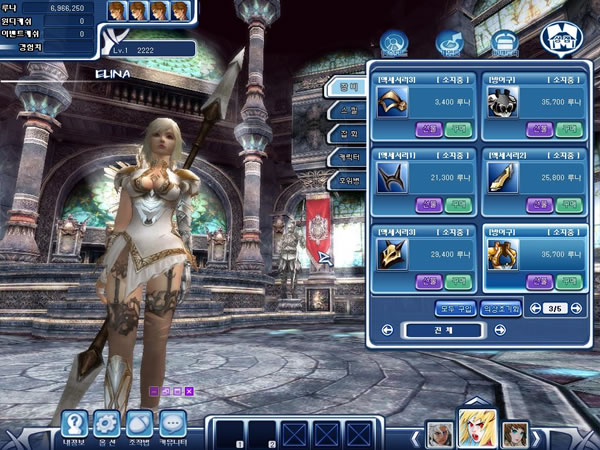Switch to the 캐릭터 character category tab
The width and height of the screenshot is (600, 450).
[343, 158]
